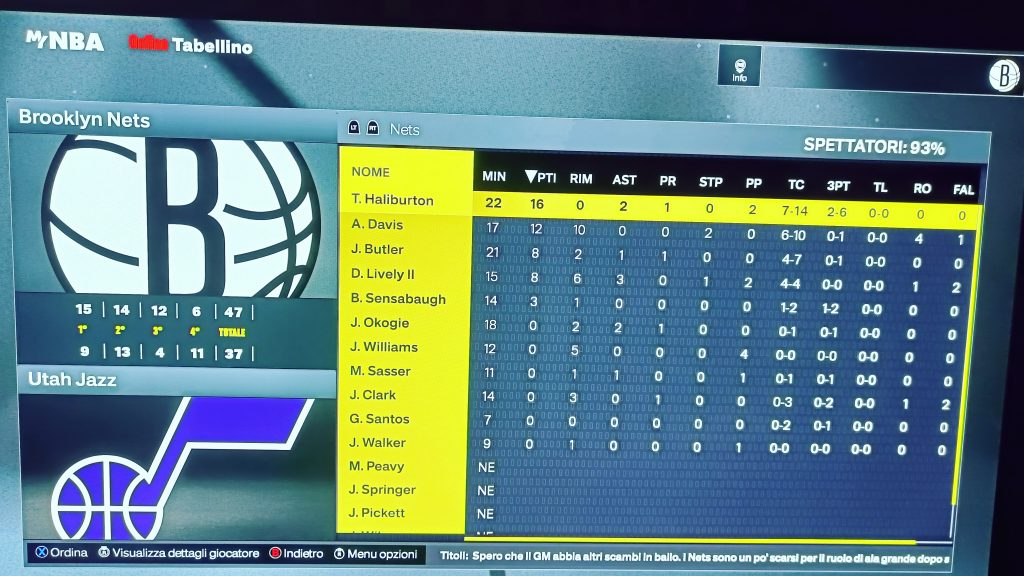
Task: Sort the table by PTI column
Action: point(540,178)
